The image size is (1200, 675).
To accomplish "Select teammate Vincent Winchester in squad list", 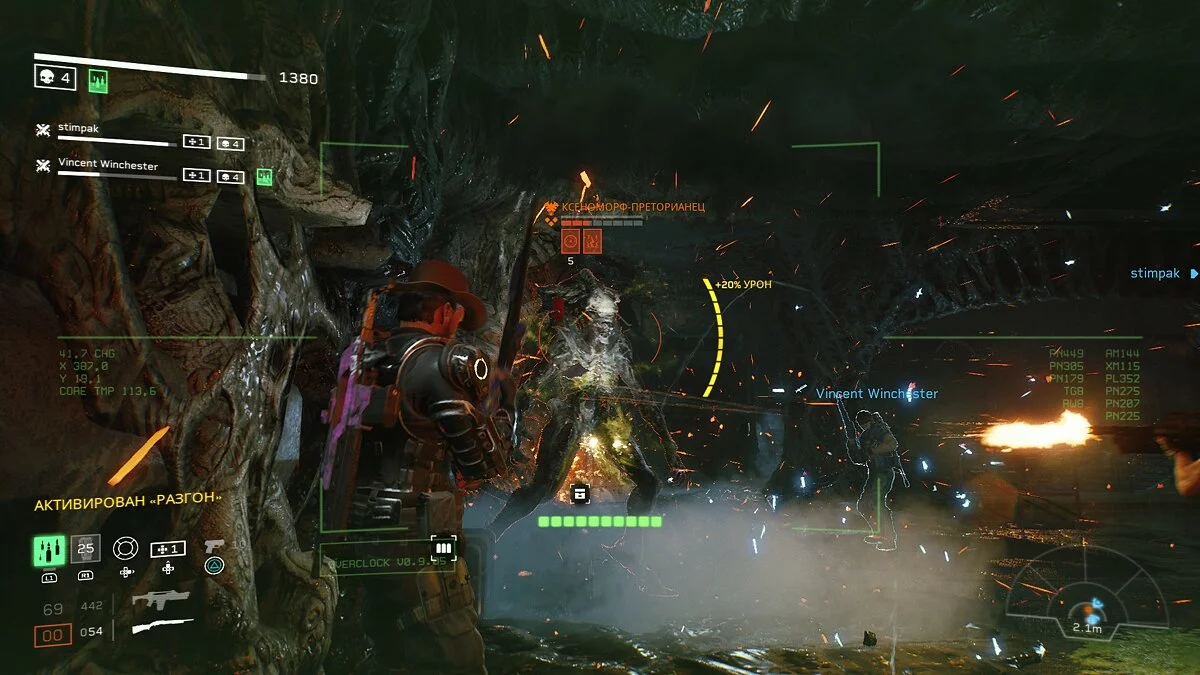I will (107, 165).
